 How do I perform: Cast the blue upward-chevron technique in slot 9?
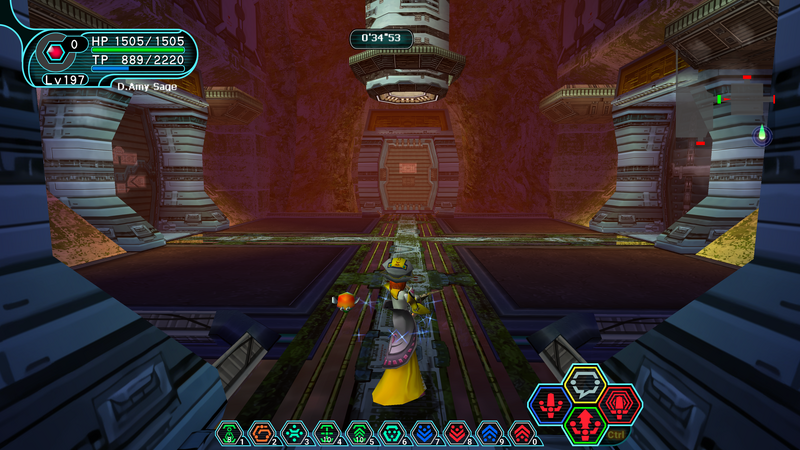point(489,433)
